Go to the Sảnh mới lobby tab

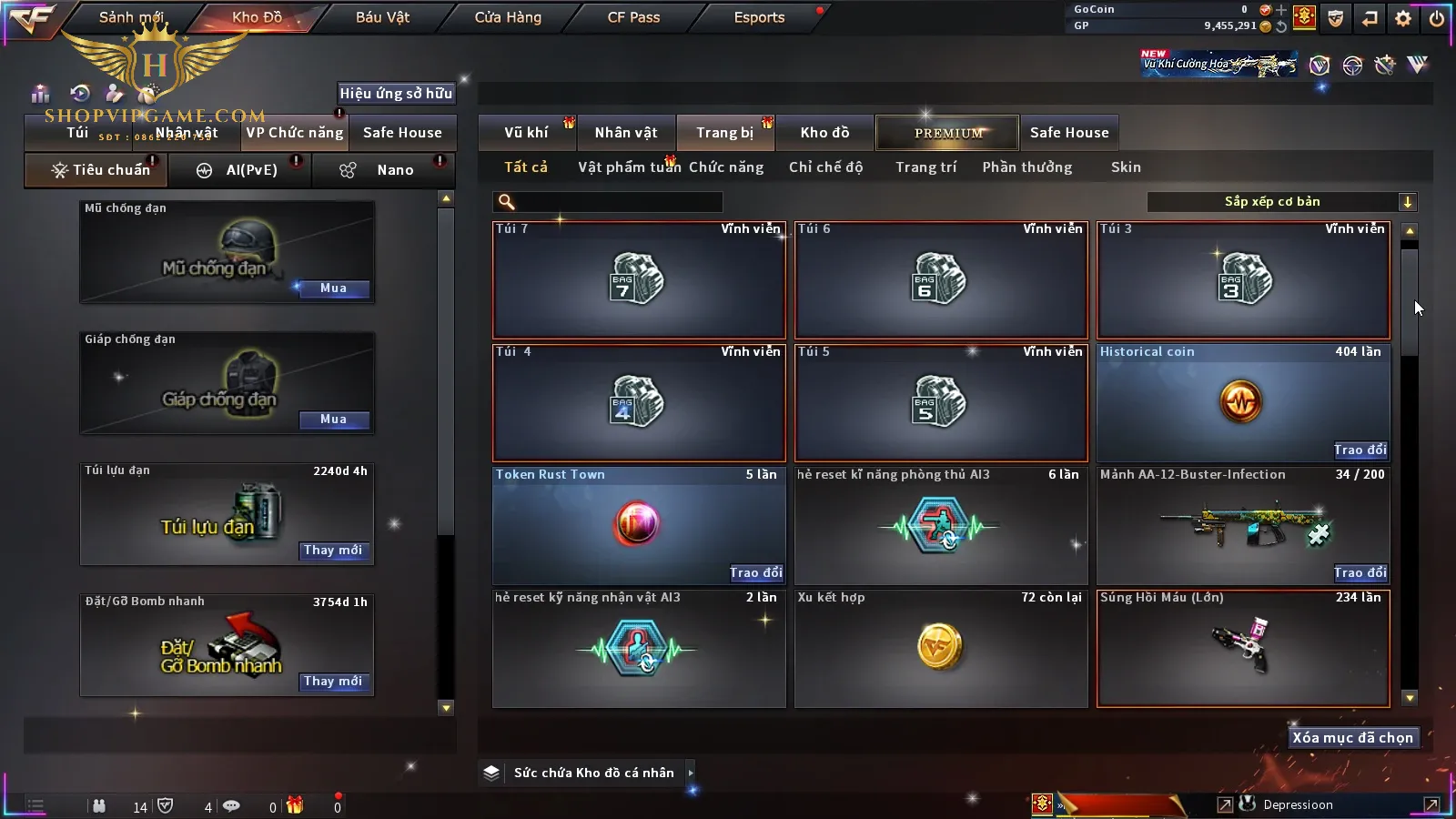click(131, 17)
